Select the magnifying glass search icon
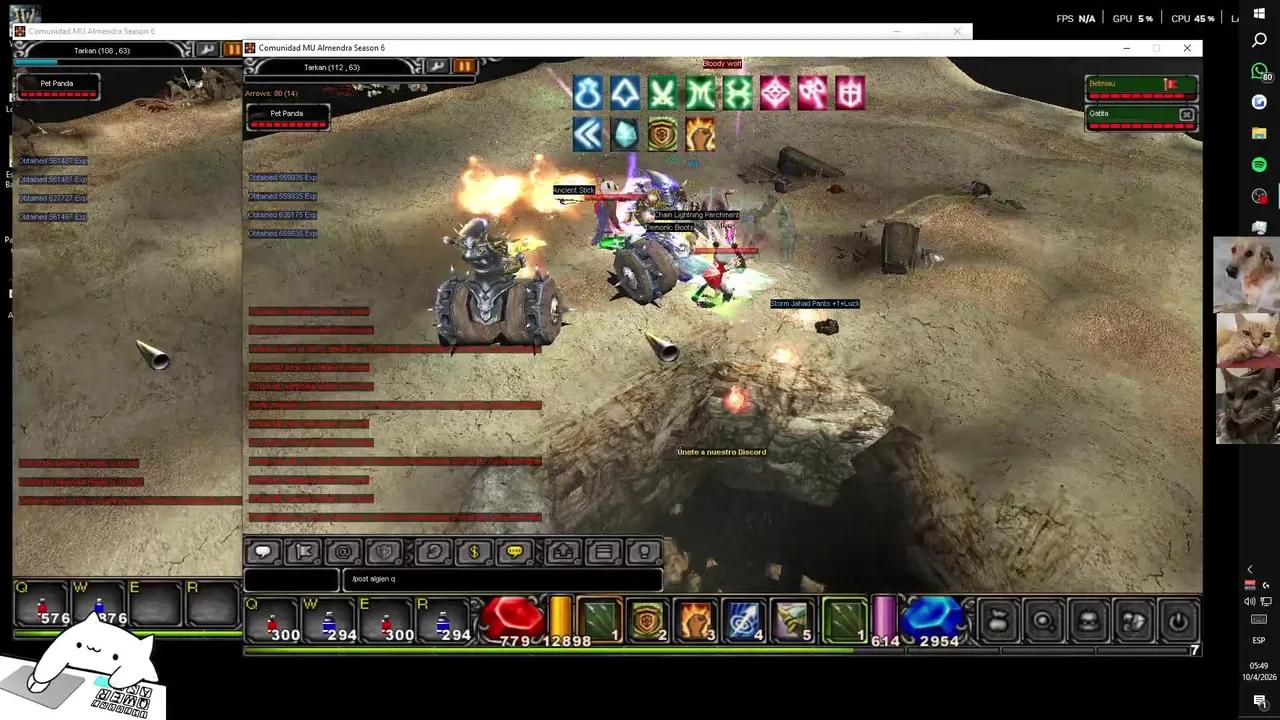Viewport: 1280px width, 720px height. 1043,622
